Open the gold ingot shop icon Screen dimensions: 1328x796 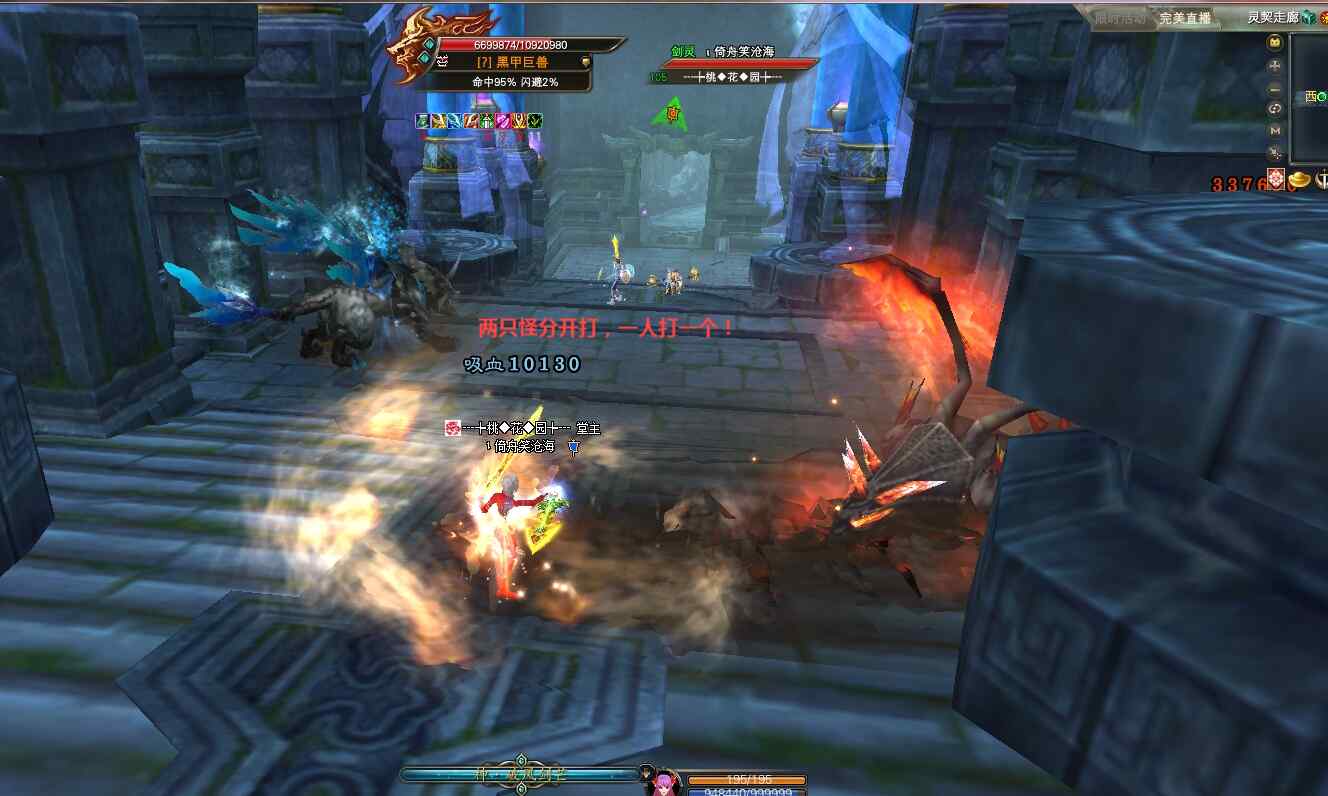[x=1299, y=180]
